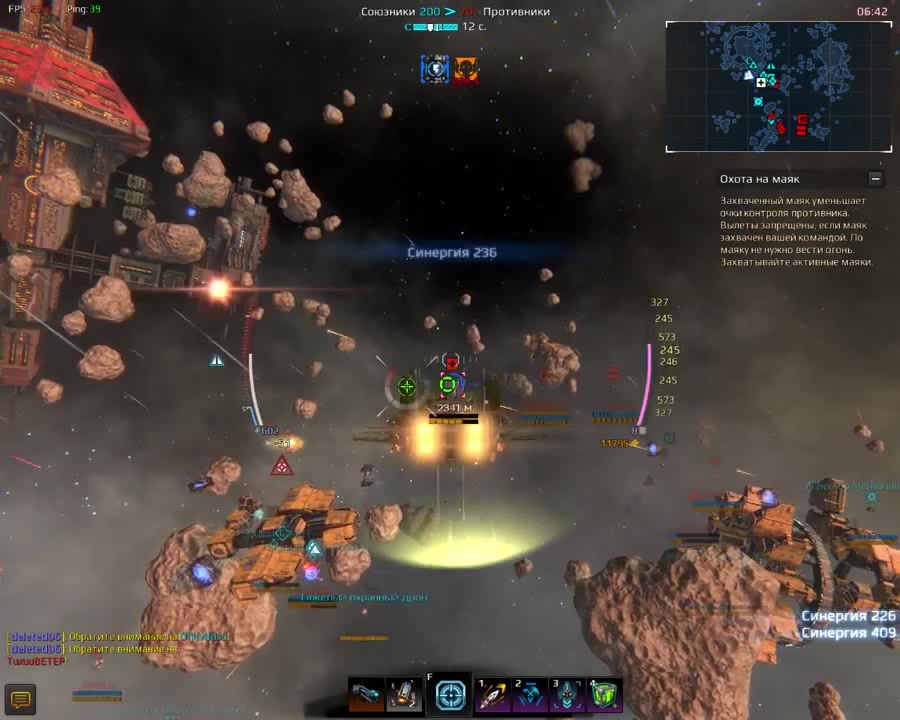Viewport: 900px width, 720px height.
Task: Open the chat window button
Action: (20, 698)
